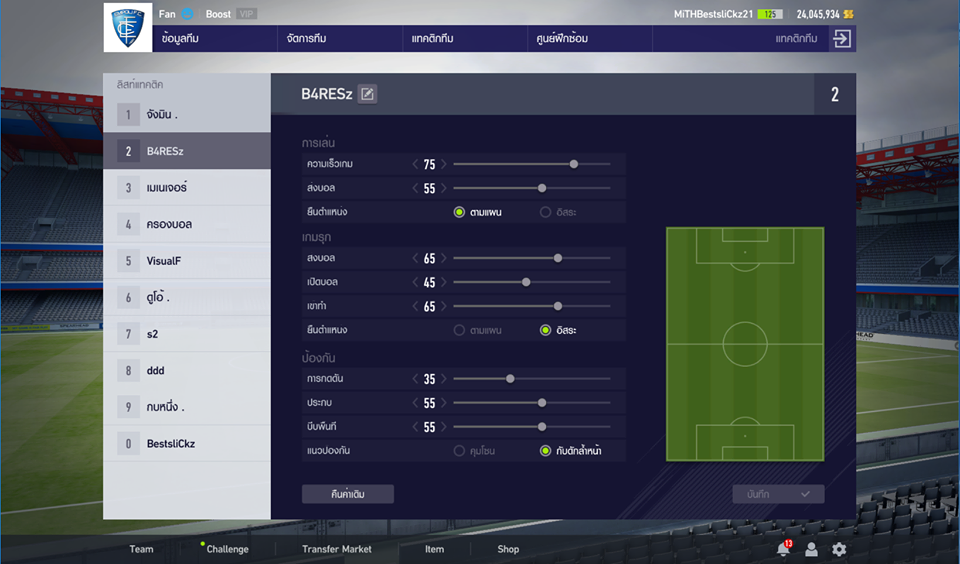Open the Transfer Market
This screenshot has width=960, height=564.
click(x=336, y=549)
